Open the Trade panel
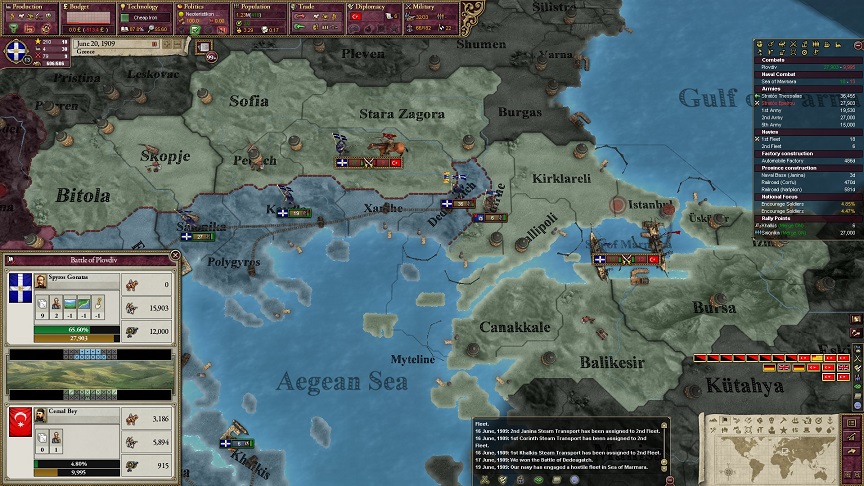 click(317, 6)
